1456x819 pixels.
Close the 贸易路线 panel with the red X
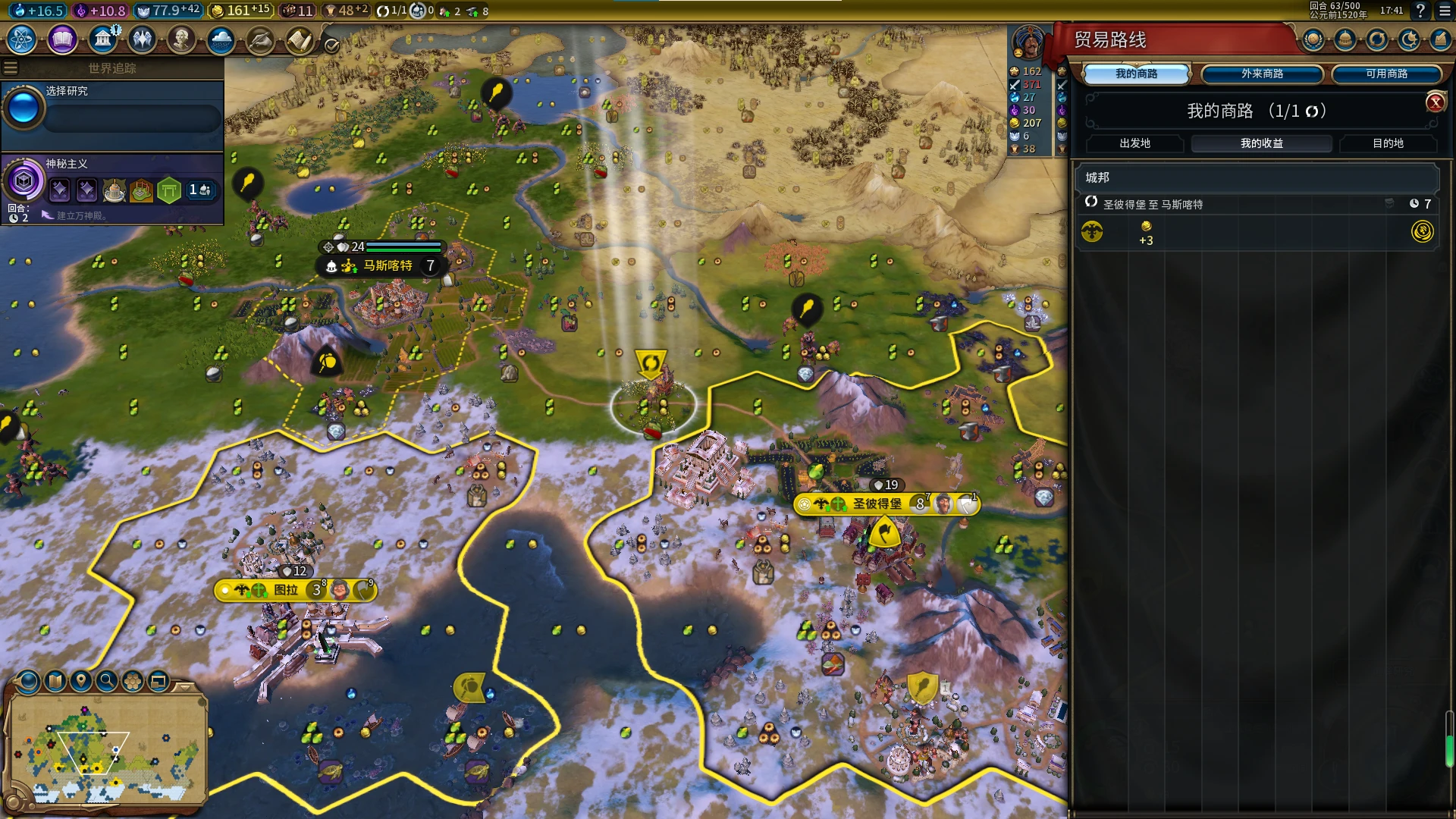click(1435, 102)
